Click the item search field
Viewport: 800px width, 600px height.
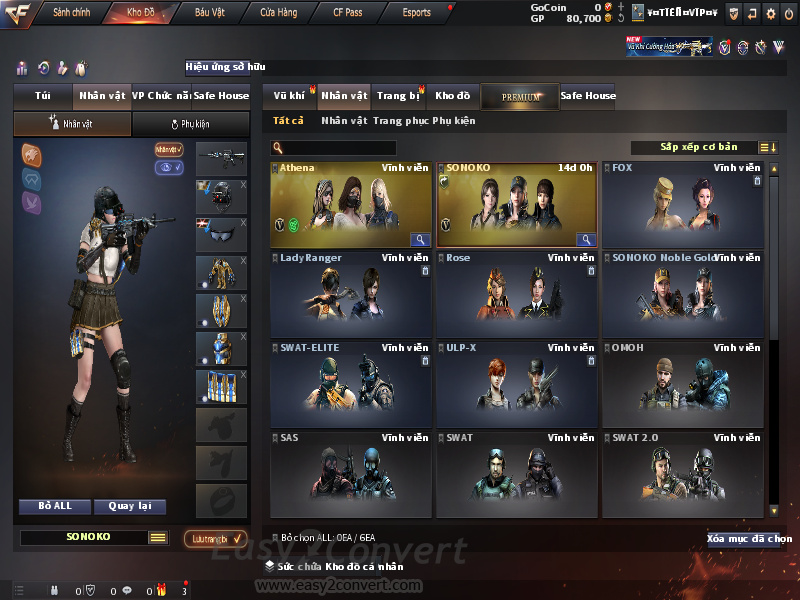(338, 148)
